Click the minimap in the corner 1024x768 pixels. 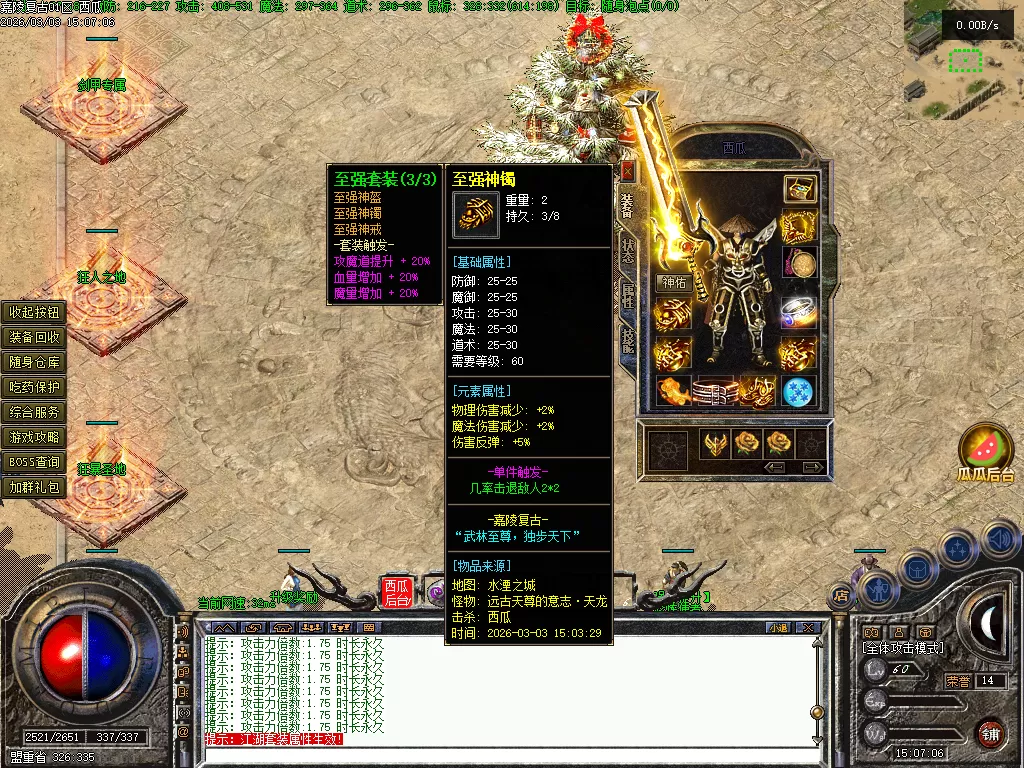click(963, 60)
